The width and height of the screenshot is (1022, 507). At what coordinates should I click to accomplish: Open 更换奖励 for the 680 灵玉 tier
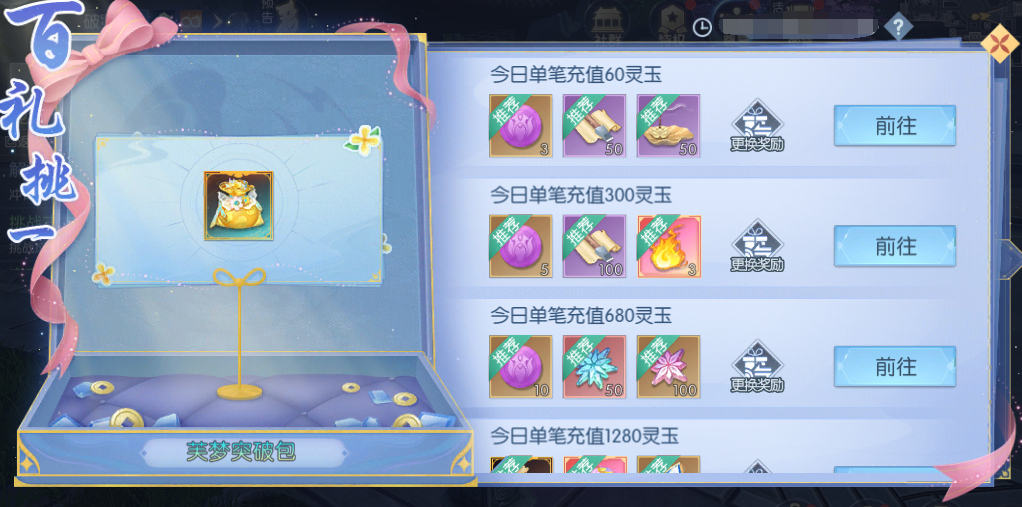(x=757, y=368)
